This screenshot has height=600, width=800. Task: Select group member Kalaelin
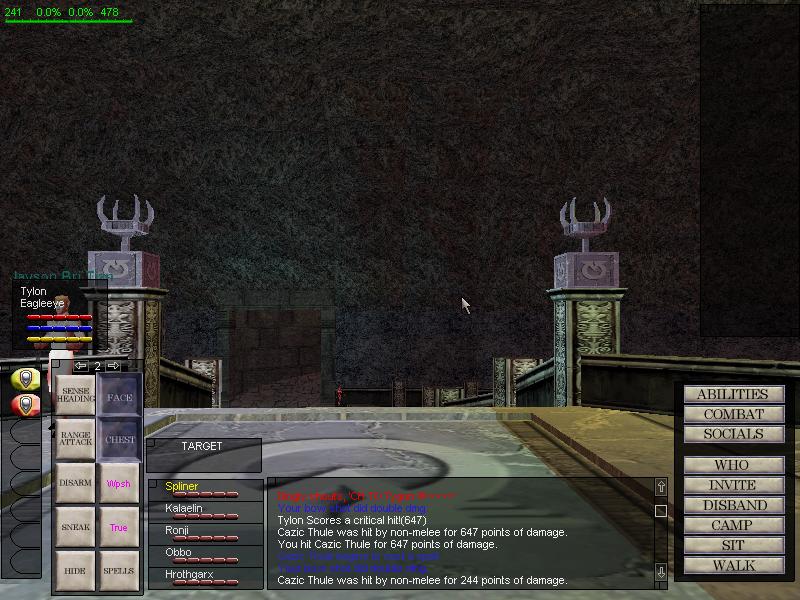point(184,509)
